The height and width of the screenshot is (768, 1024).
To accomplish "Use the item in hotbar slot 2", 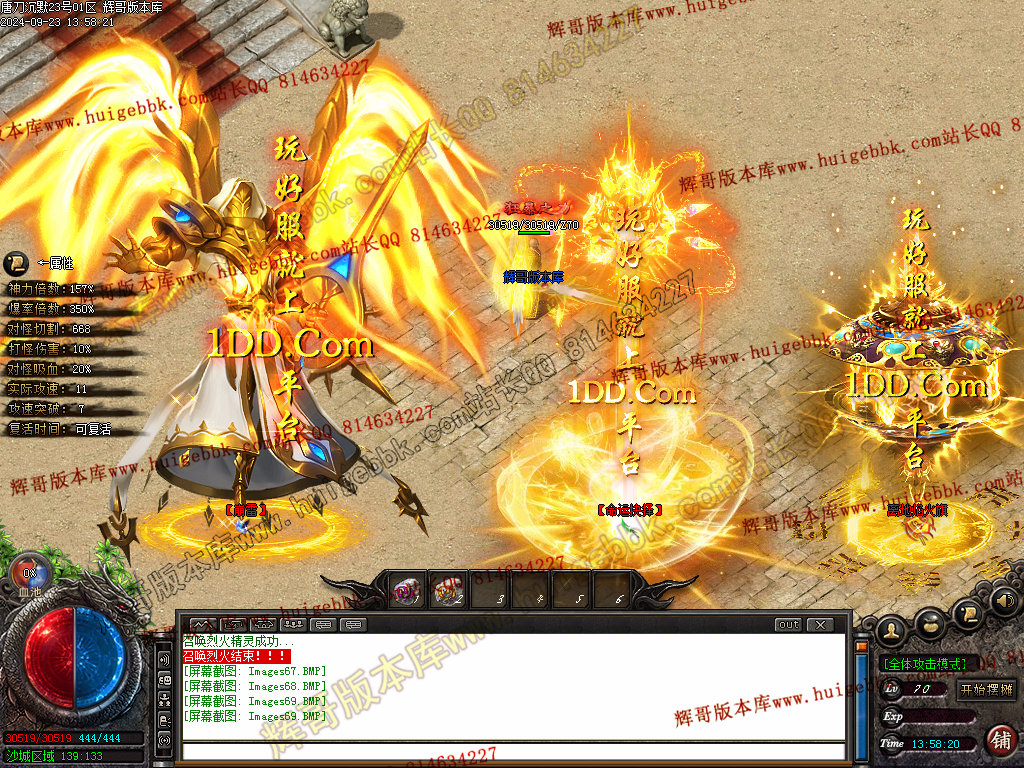I will click(x=447, y=593).
